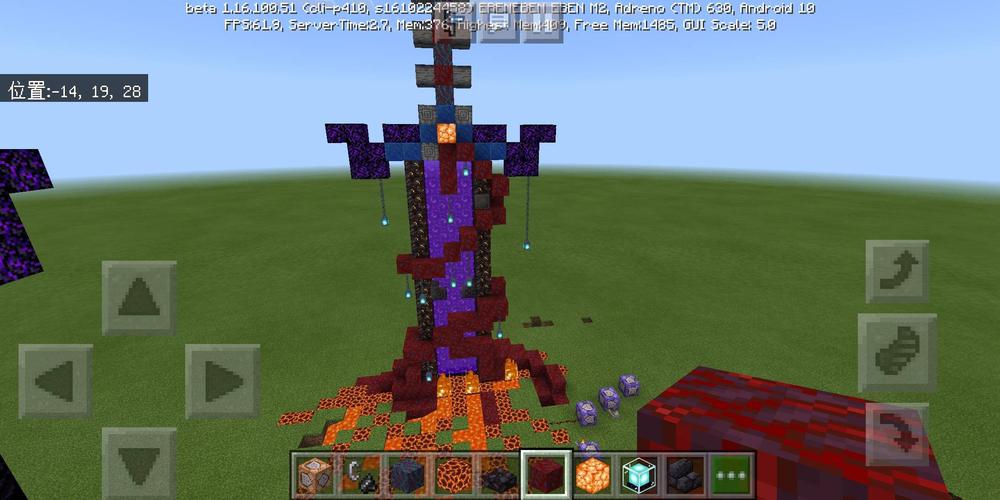This screenshot has height=500, width=1000.
Task: Tap the left arrow movement button
Action: tap(56, 381)
